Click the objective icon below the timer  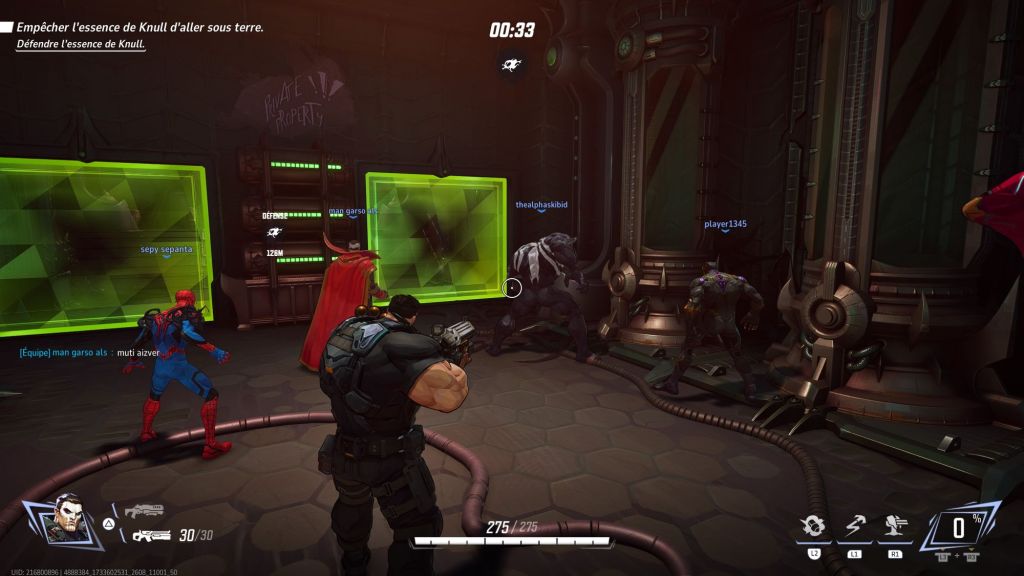tap(512, 65)
